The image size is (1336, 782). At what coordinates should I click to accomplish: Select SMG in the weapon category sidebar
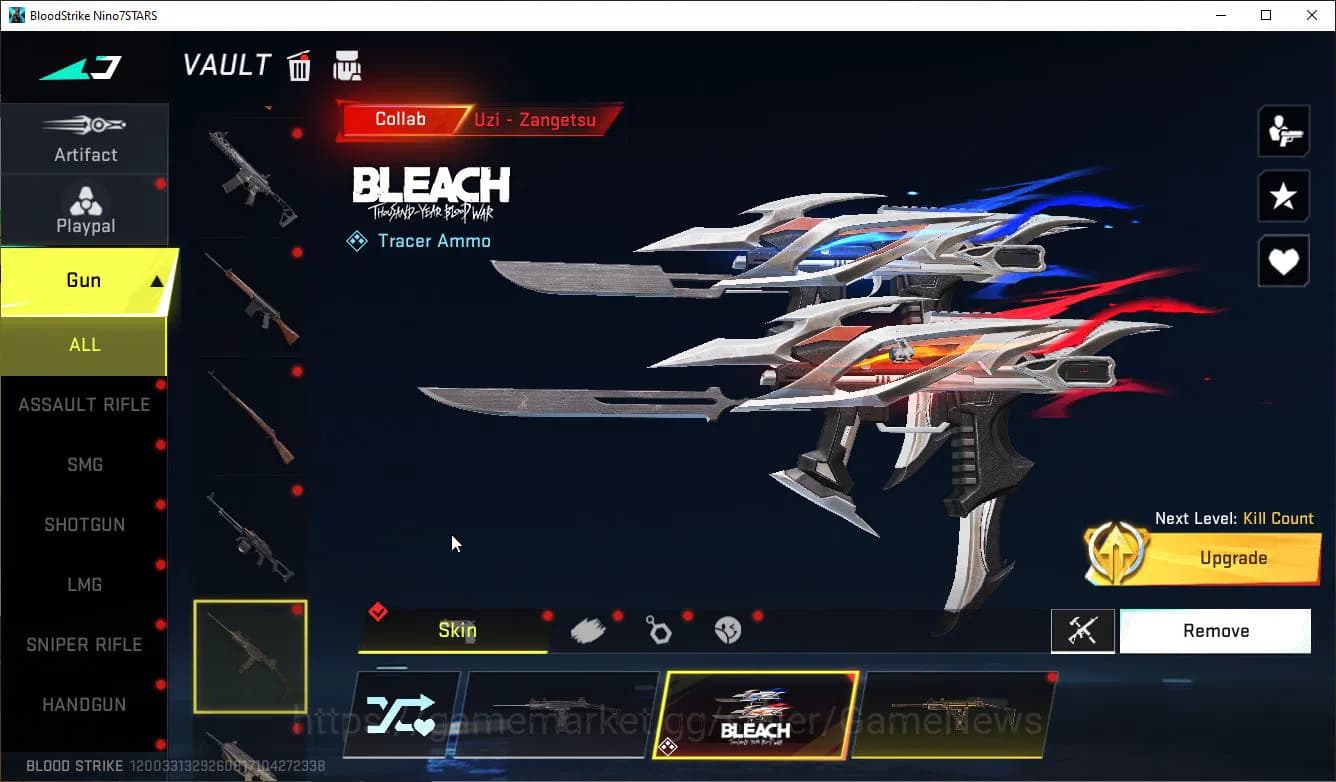[x=84, y=464]
